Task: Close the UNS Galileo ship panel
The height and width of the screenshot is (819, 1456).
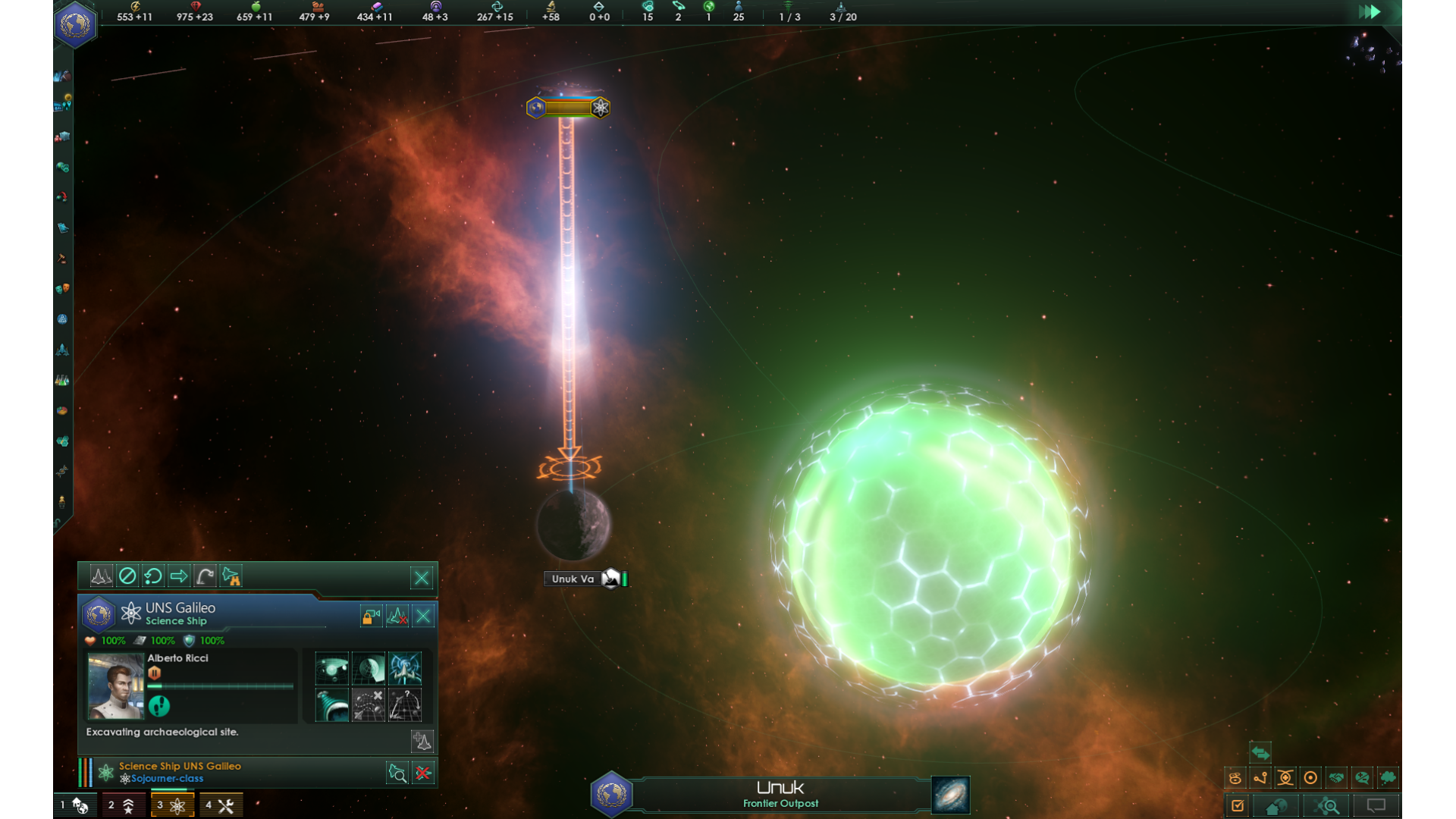Action: [423, 617]
